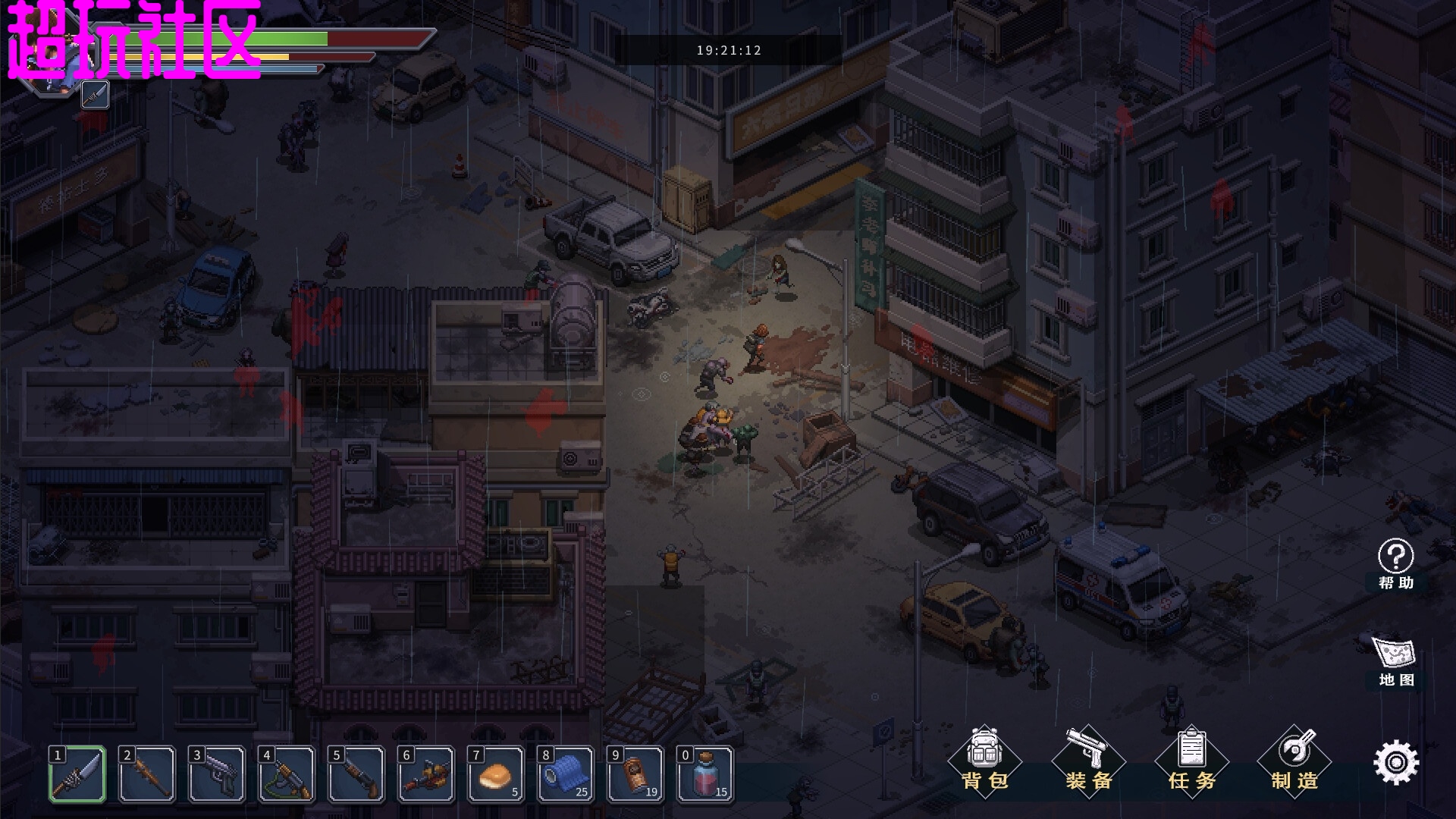The height and width of the screenshot is (819, 1456).
Task: Select the shotgun in hotbar slot 5
Action: point(356,774)
